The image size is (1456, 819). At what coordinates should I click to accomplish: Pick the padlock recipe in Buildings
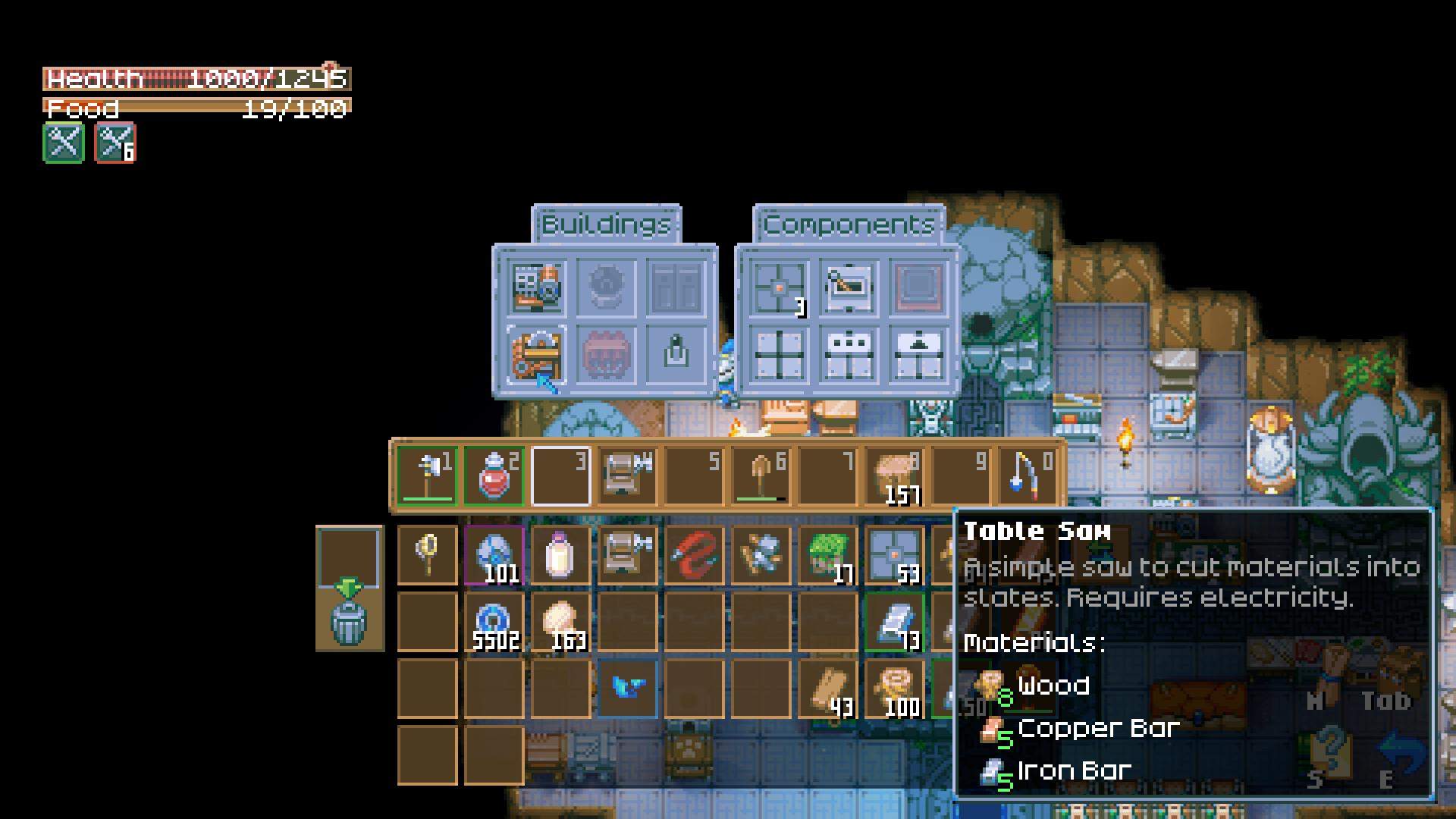(x=676, y=355)
